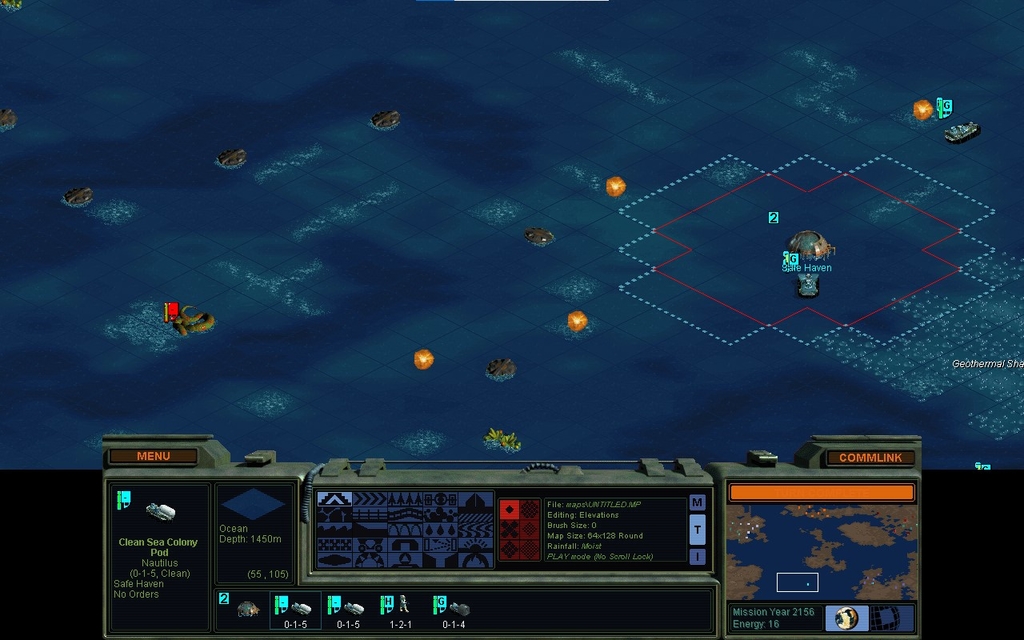The width and height of the screenshot is (1024, 640).
Task: Click the world minimap
Action: [x=821, y=552]
